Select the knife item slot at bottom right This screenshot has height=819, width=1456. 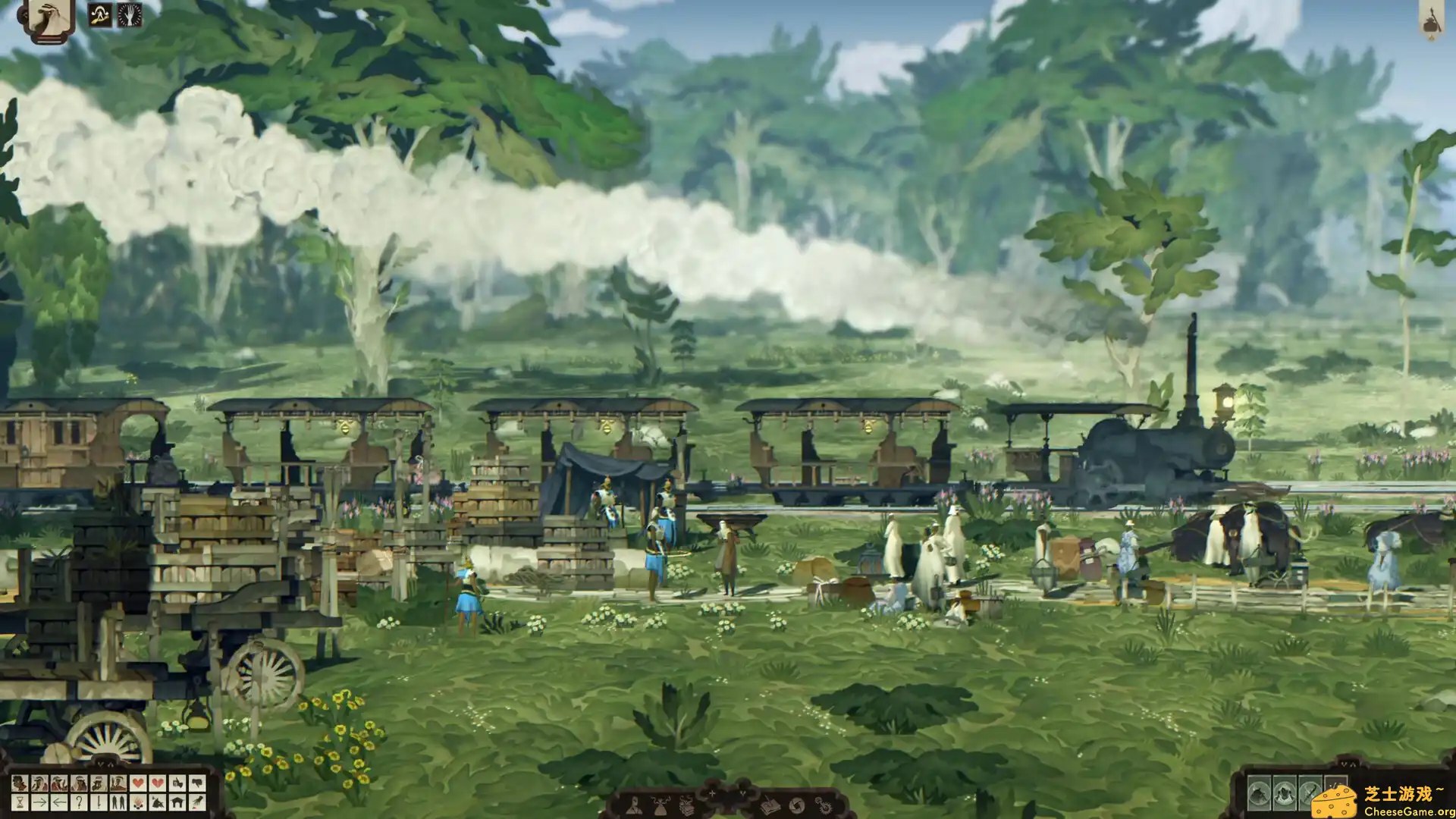point(1309,793)
